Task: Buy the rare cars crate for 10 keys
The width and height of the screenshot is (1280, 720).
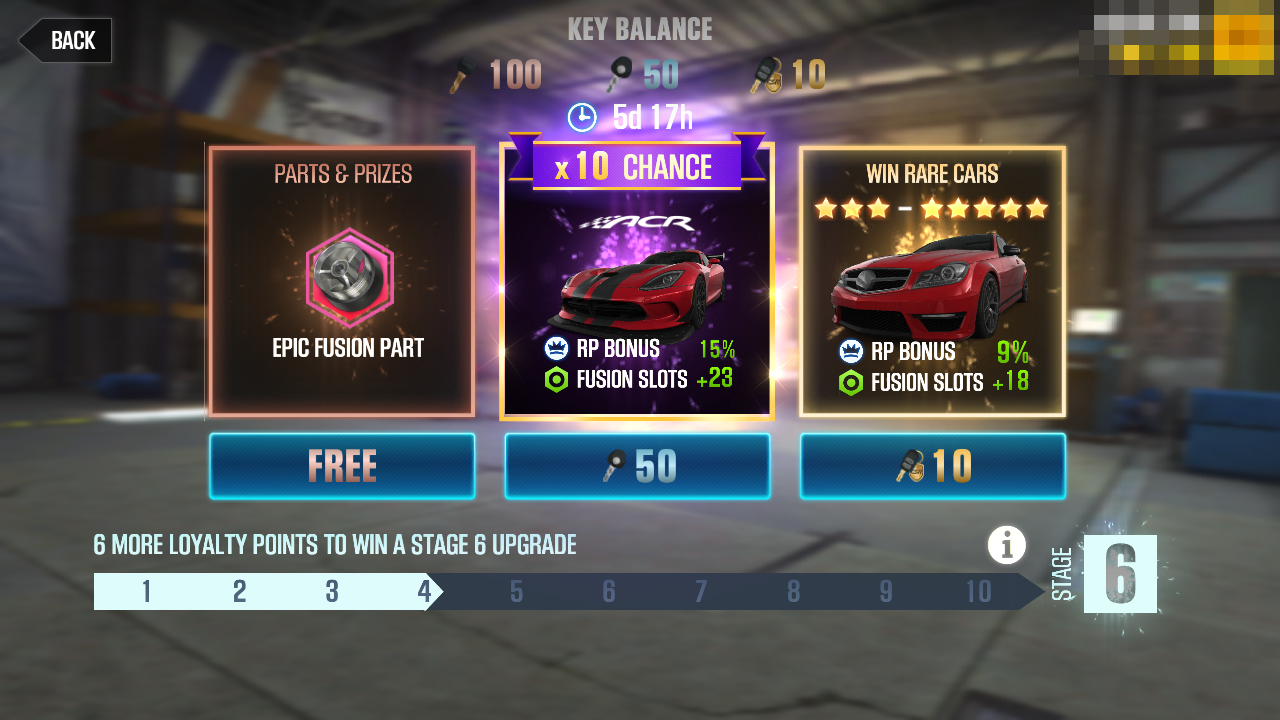Action: [932, 466]
